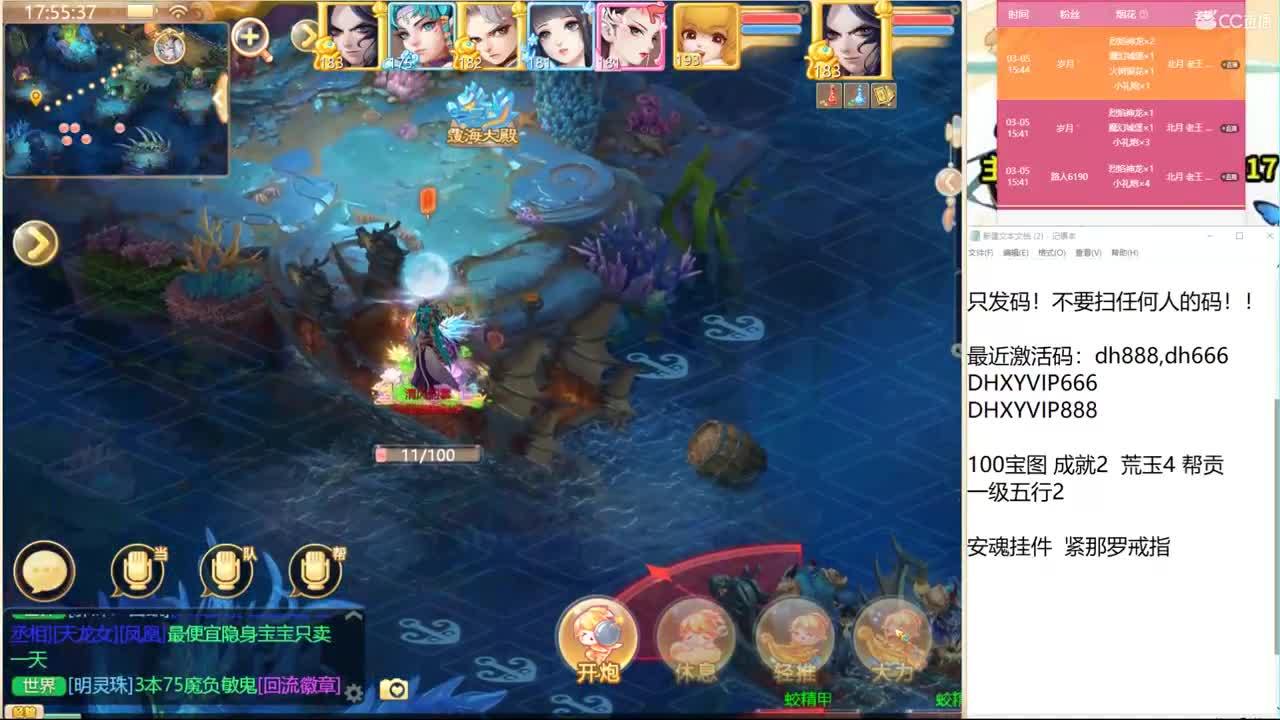Open the [回流徽章] link in world chat

click(x=298, y=685)
